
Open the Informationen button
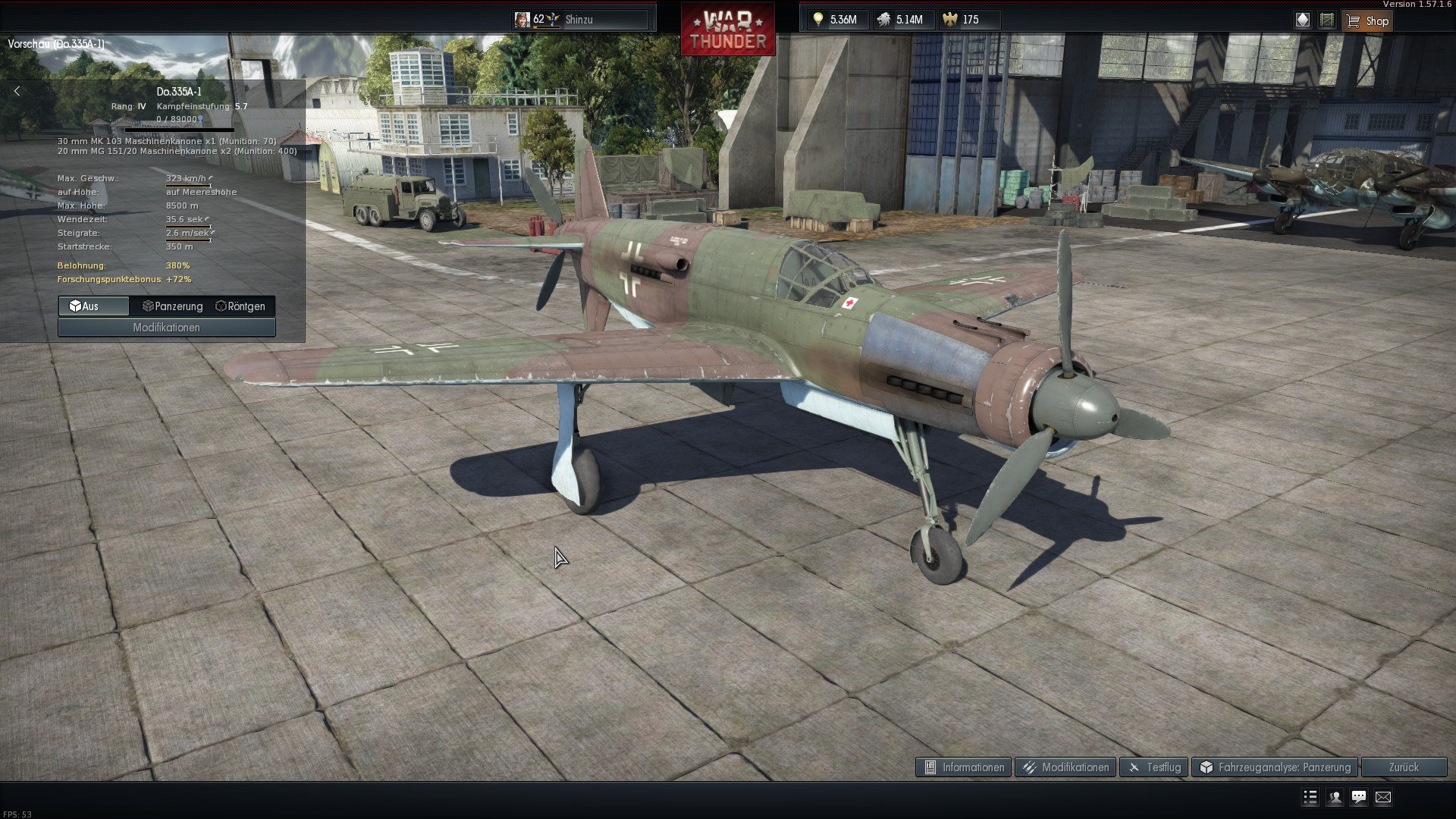tap(963, 767)
